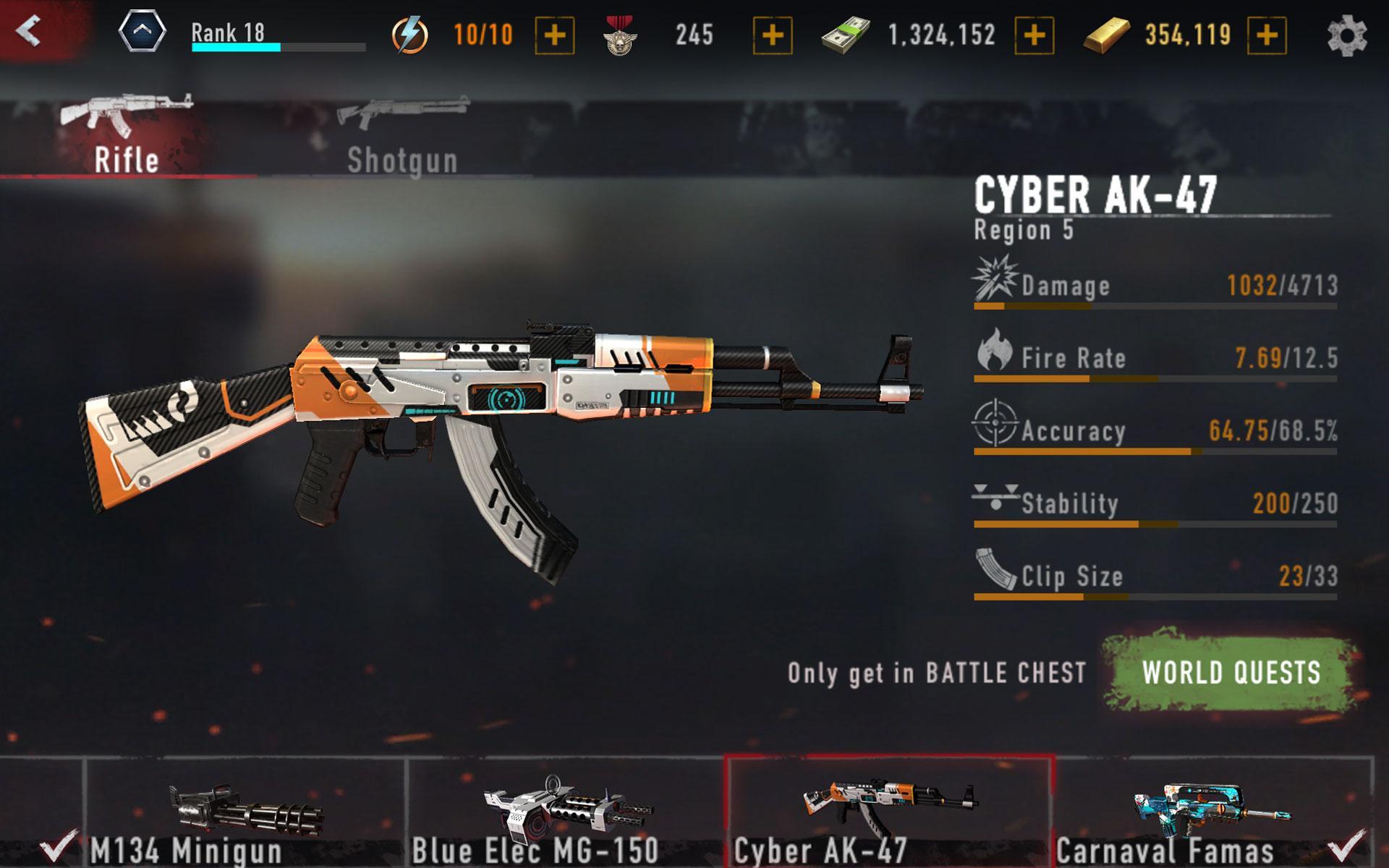Image resolution: width=1389 pixels, height=868 pixels.
Task: Switch to the Shotgun tab
Action: (402, 135)
